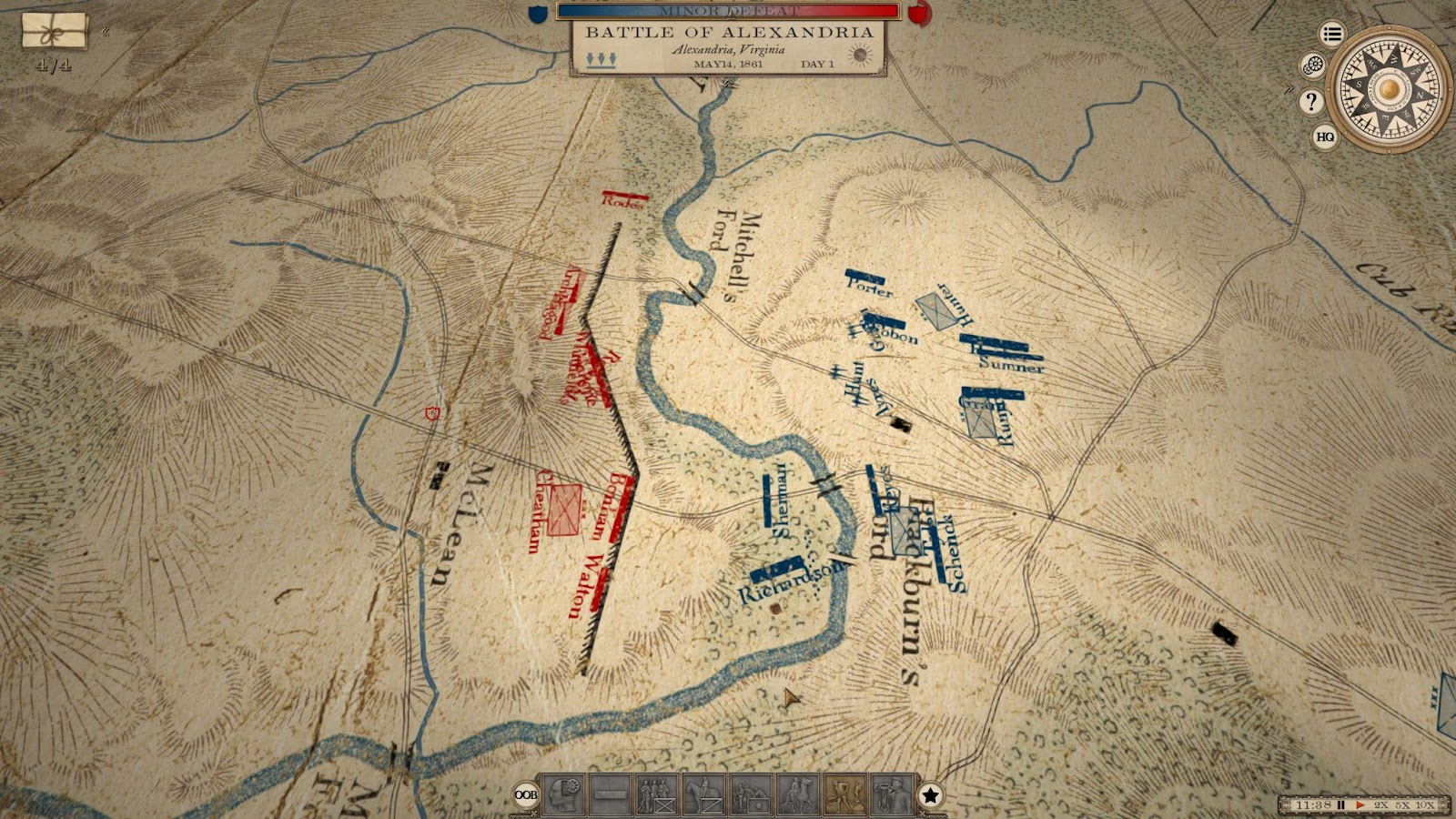Choose the line formation toolbar button

610,795
